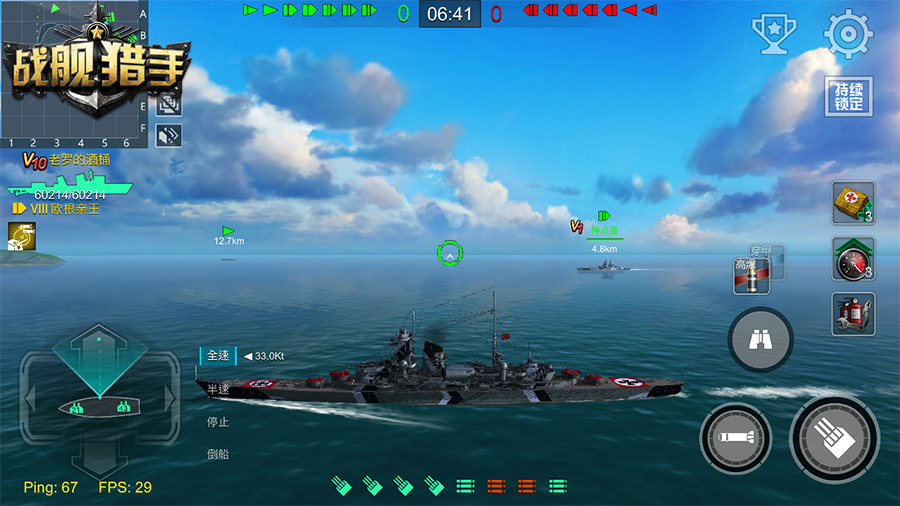Switch to 穿甲 armor-piercing shells
Image resolution: width=900 pixels, height=506 pixels.
766,253
